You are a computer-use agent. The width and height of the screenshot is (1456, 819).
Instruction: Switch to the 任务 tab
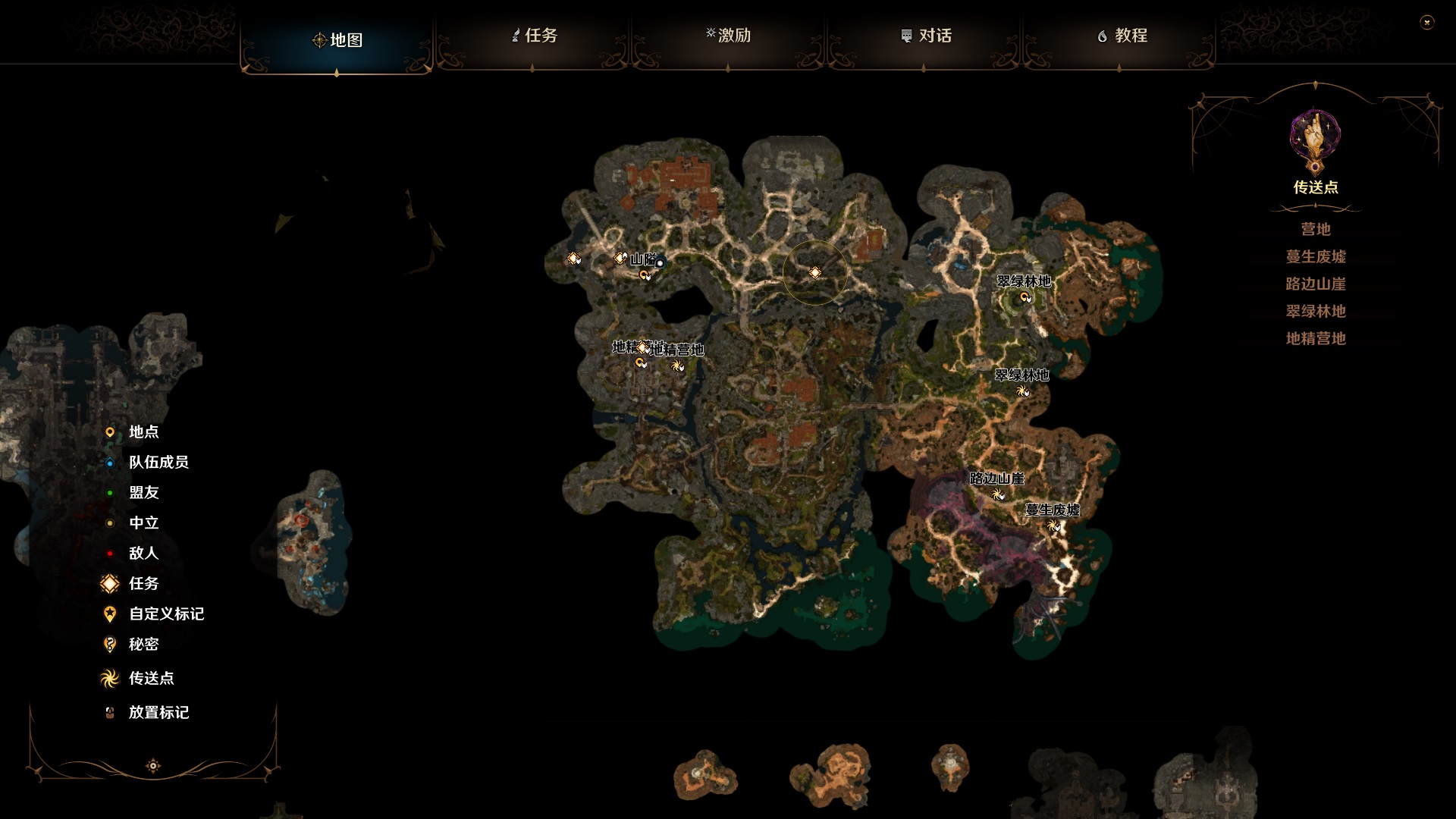tap(539, 36)
